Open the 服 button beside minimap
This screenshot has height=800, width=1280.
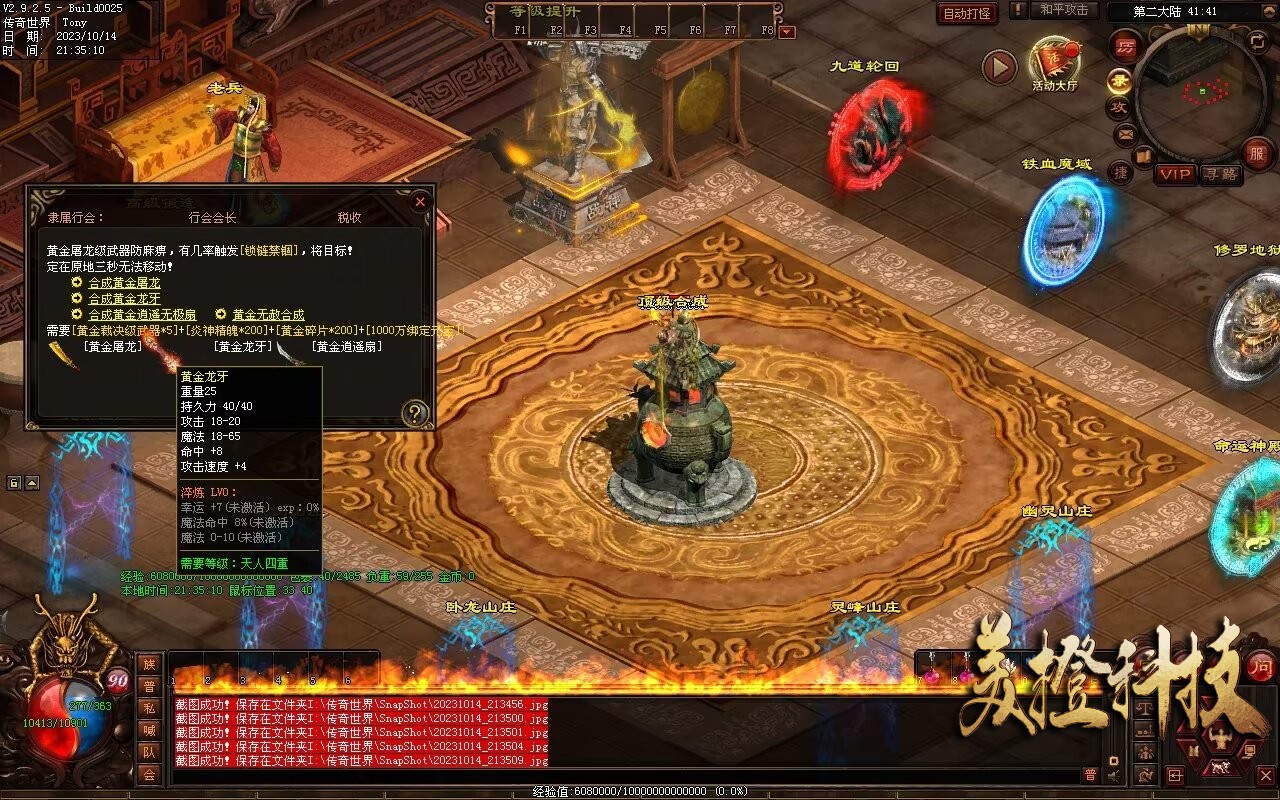[x=1258, y=153]
